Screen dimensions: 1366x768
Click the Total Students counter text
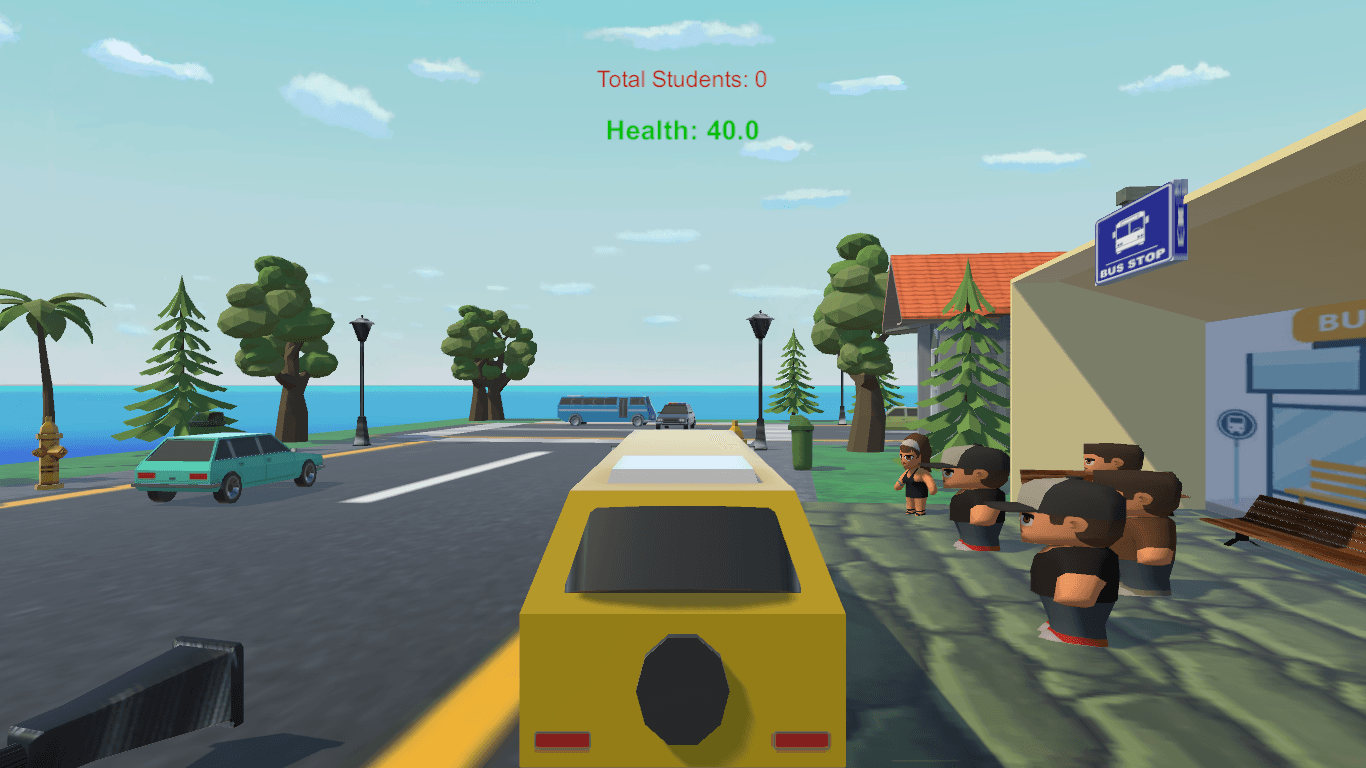point(681,80)
